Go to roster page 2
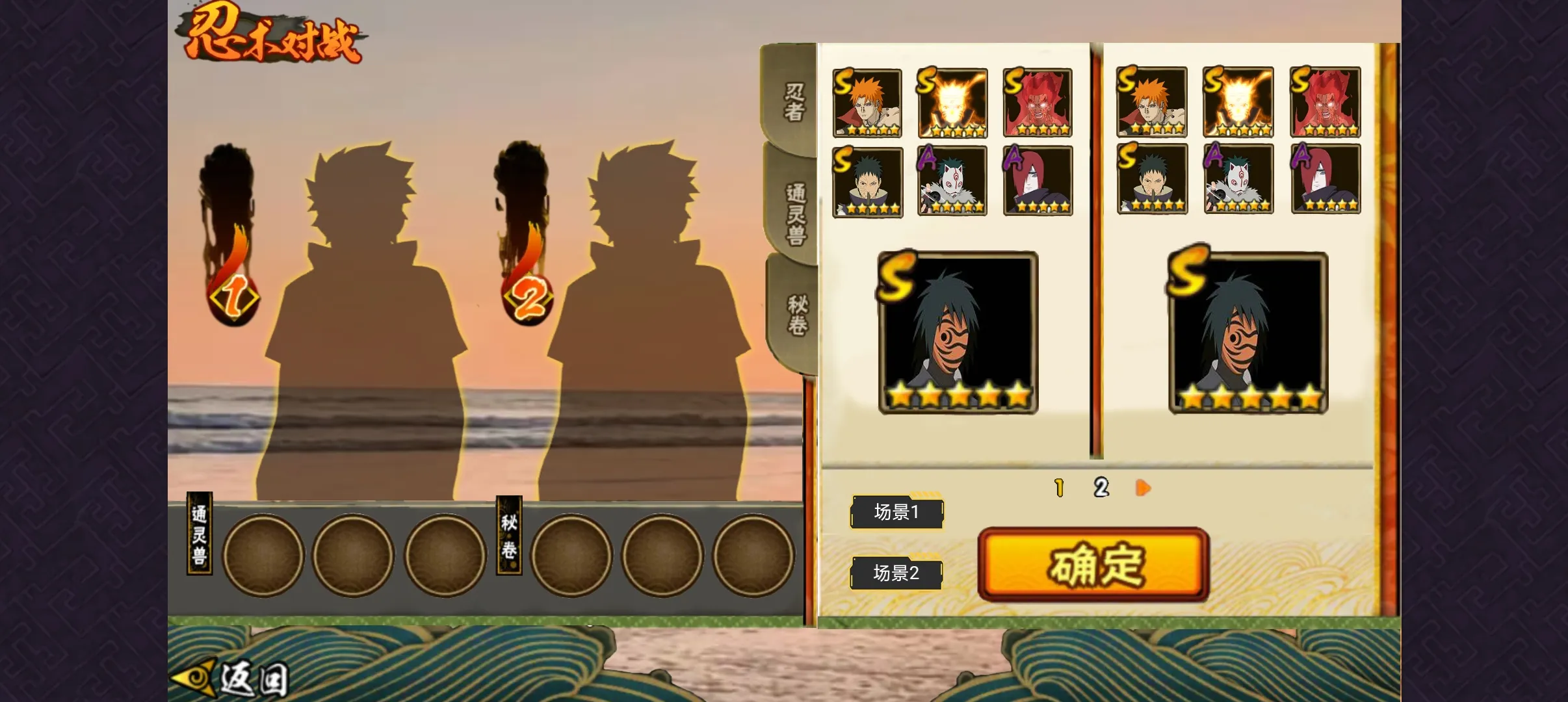This screenshot has height=702, width=1568. point(1101,487)
